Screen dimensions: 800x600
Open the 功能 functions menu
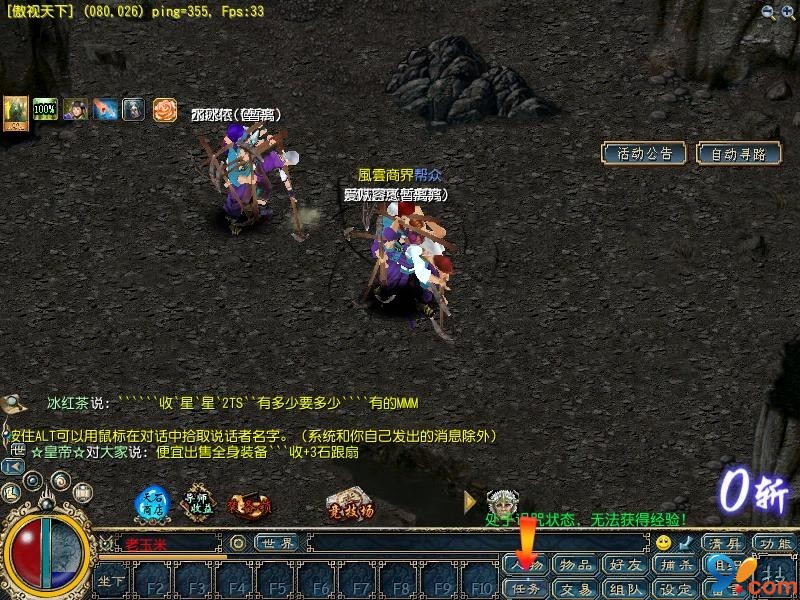(x=774, y=543)
